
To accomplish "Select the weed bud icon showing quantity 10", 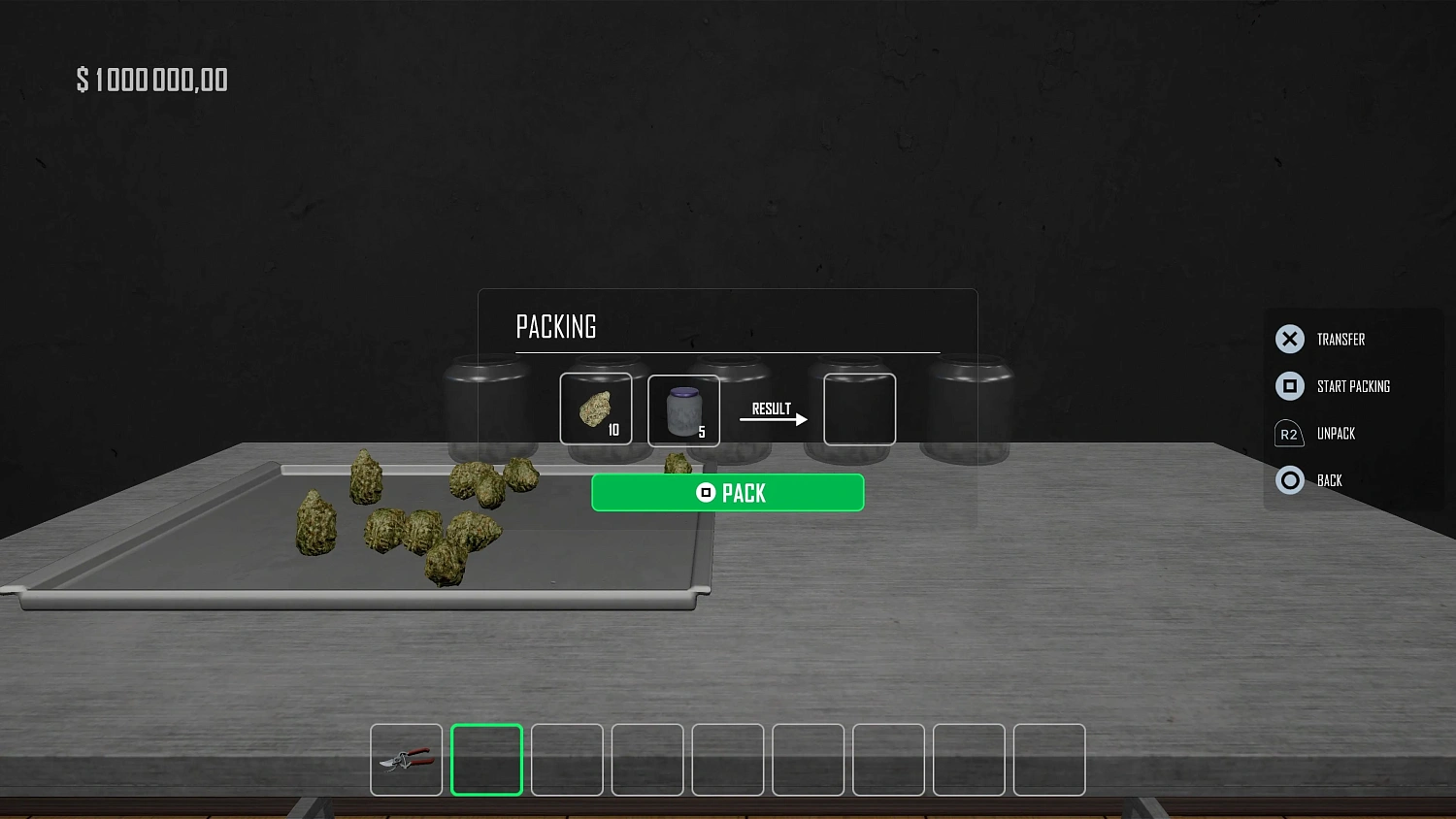I will [596, 409].
